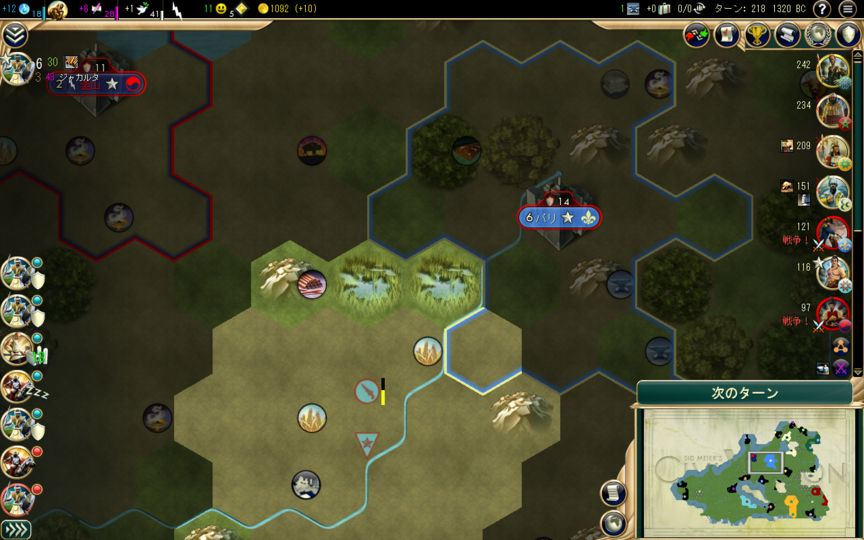Open the world globe overview icon
Screen dimensions: 864x540
pyautogui.click(x=818, y=36)
